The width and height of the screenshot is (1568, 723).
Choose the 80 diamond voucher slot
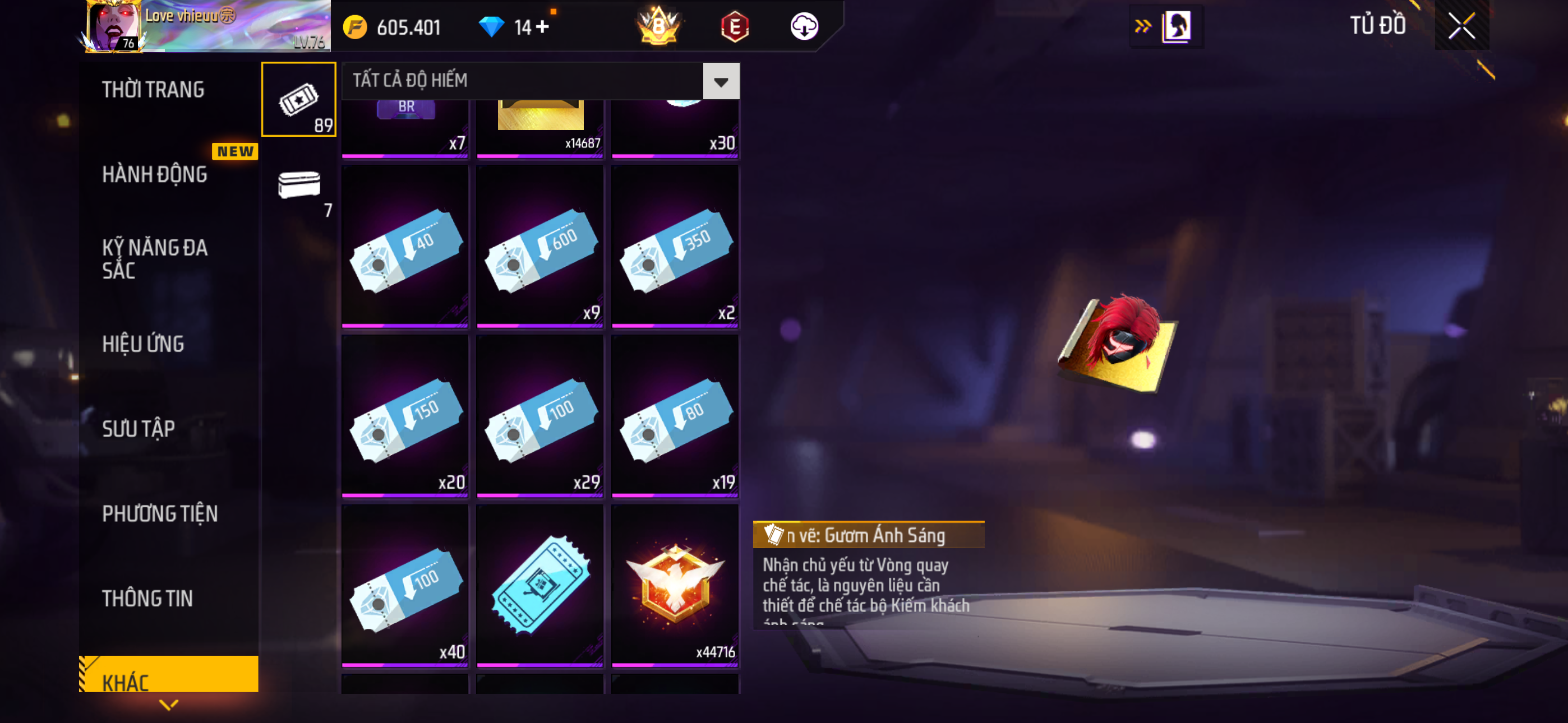(x=675, y=416)
